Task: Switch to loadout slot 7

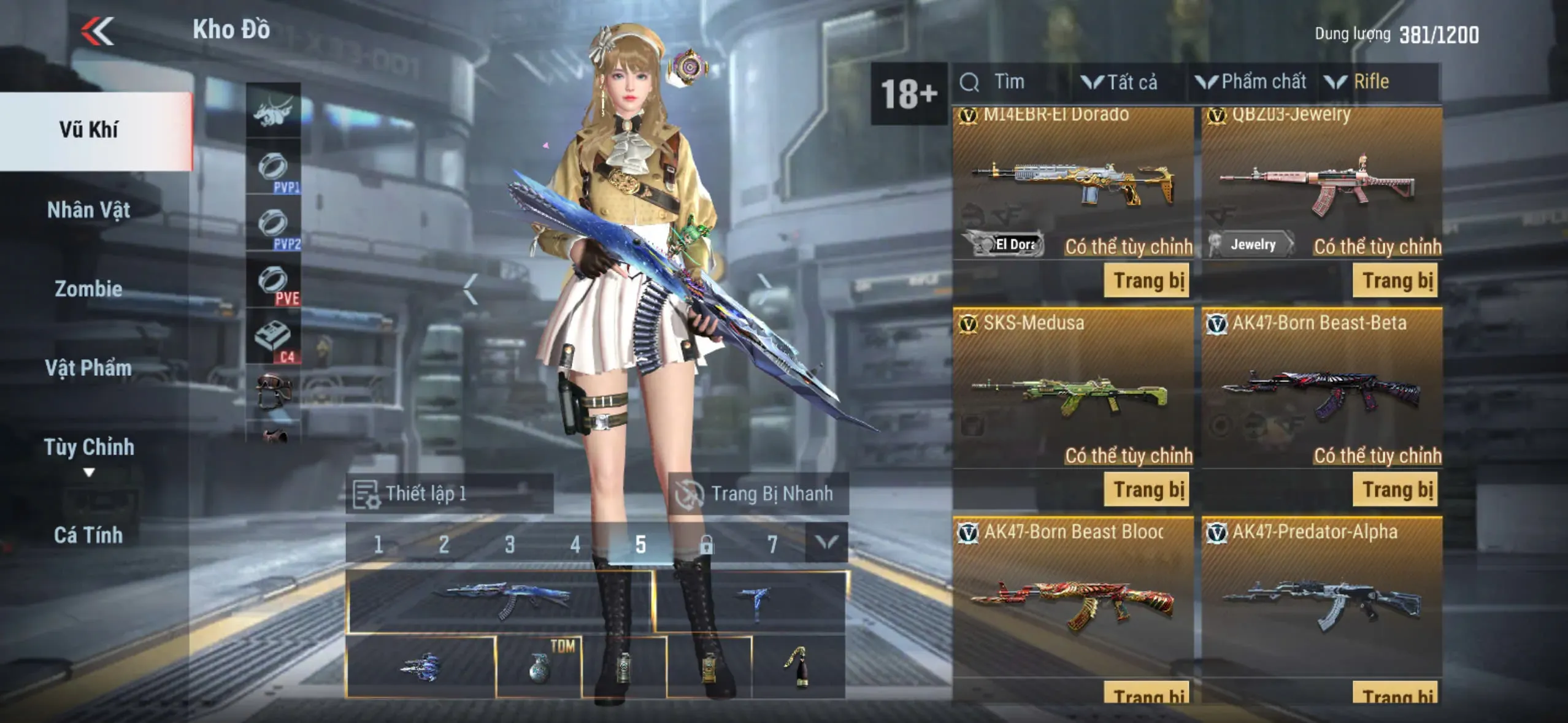Action: click(772, 544)
